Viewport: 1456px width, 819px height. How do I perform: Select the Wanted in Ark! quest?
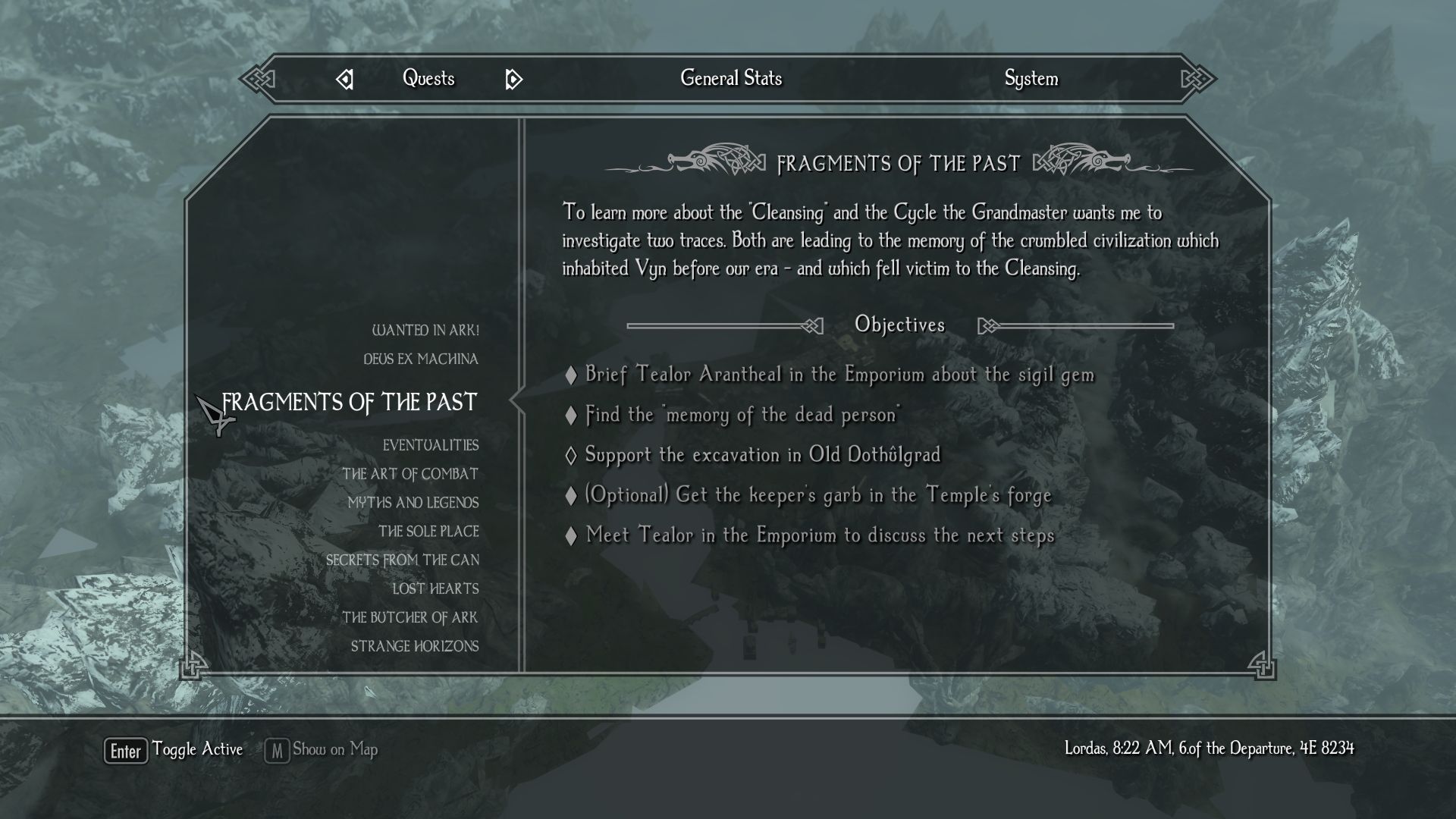[x=425, y=331]
